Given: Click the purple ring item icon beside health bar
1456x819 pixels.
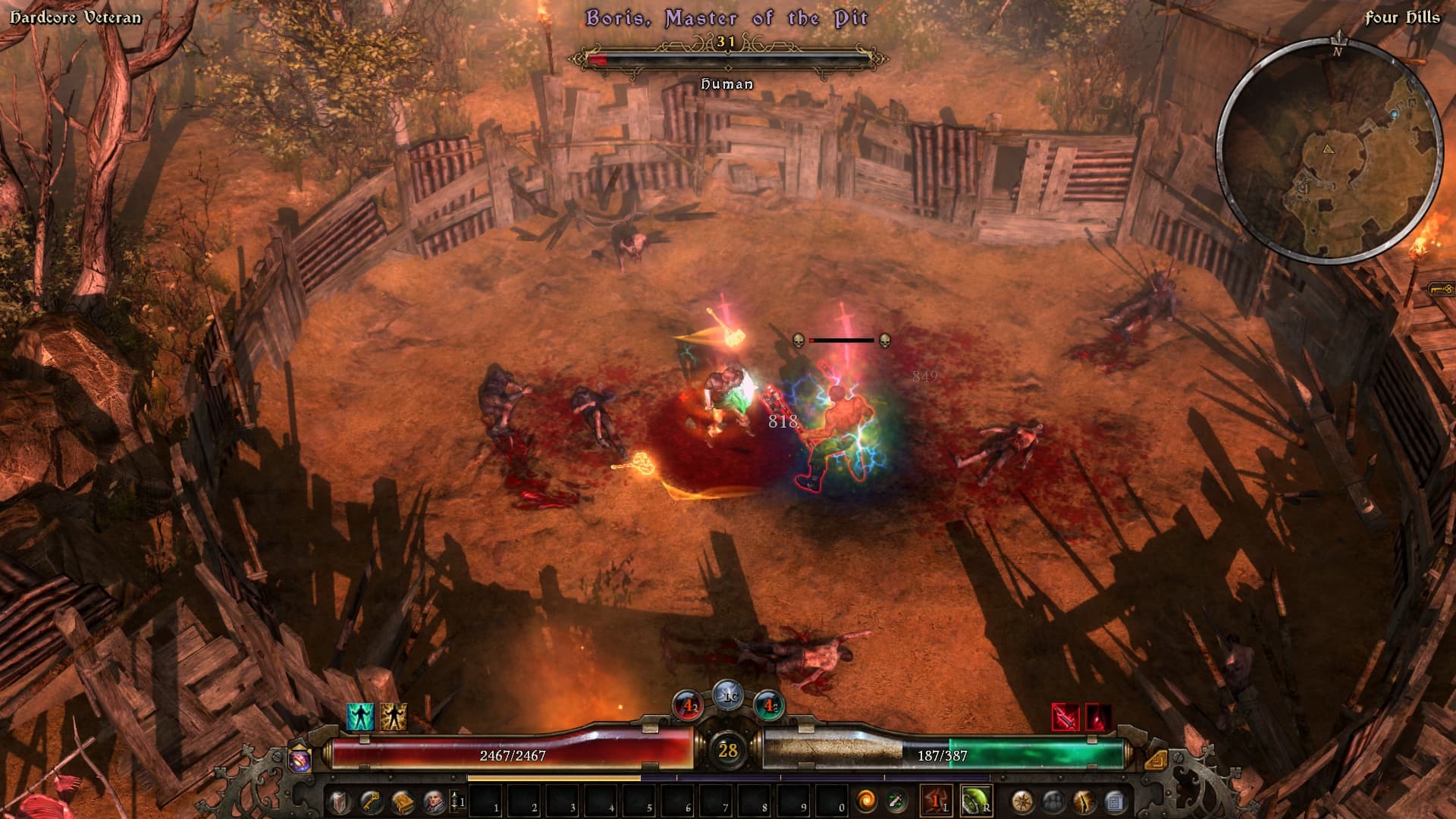Looking at the screenshot, I should 300,761.
